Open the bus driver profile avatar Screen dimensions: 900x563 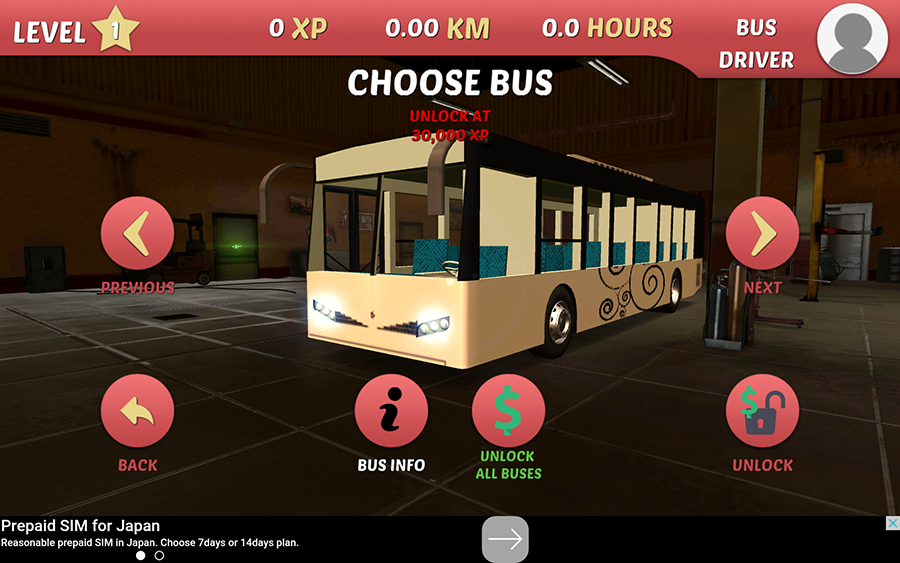pos(852,38)
